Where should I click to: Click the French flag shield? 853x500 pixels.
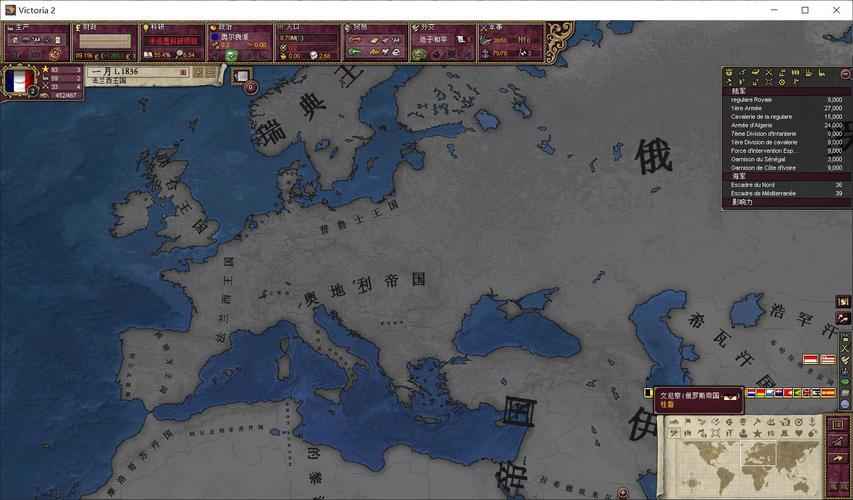coord(19,81)
